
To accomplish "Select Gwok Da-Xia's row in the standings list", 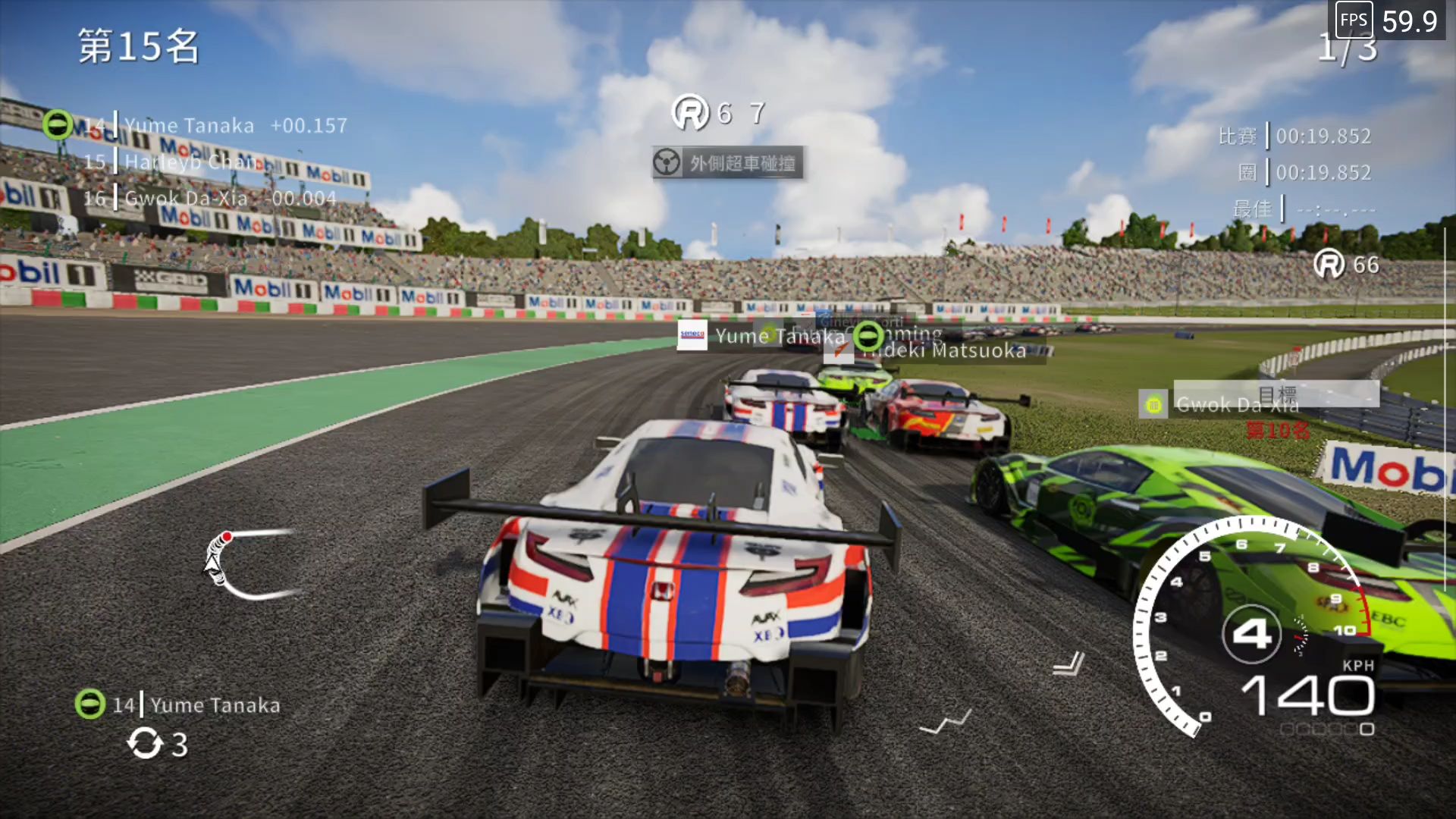I will (209, 199).
